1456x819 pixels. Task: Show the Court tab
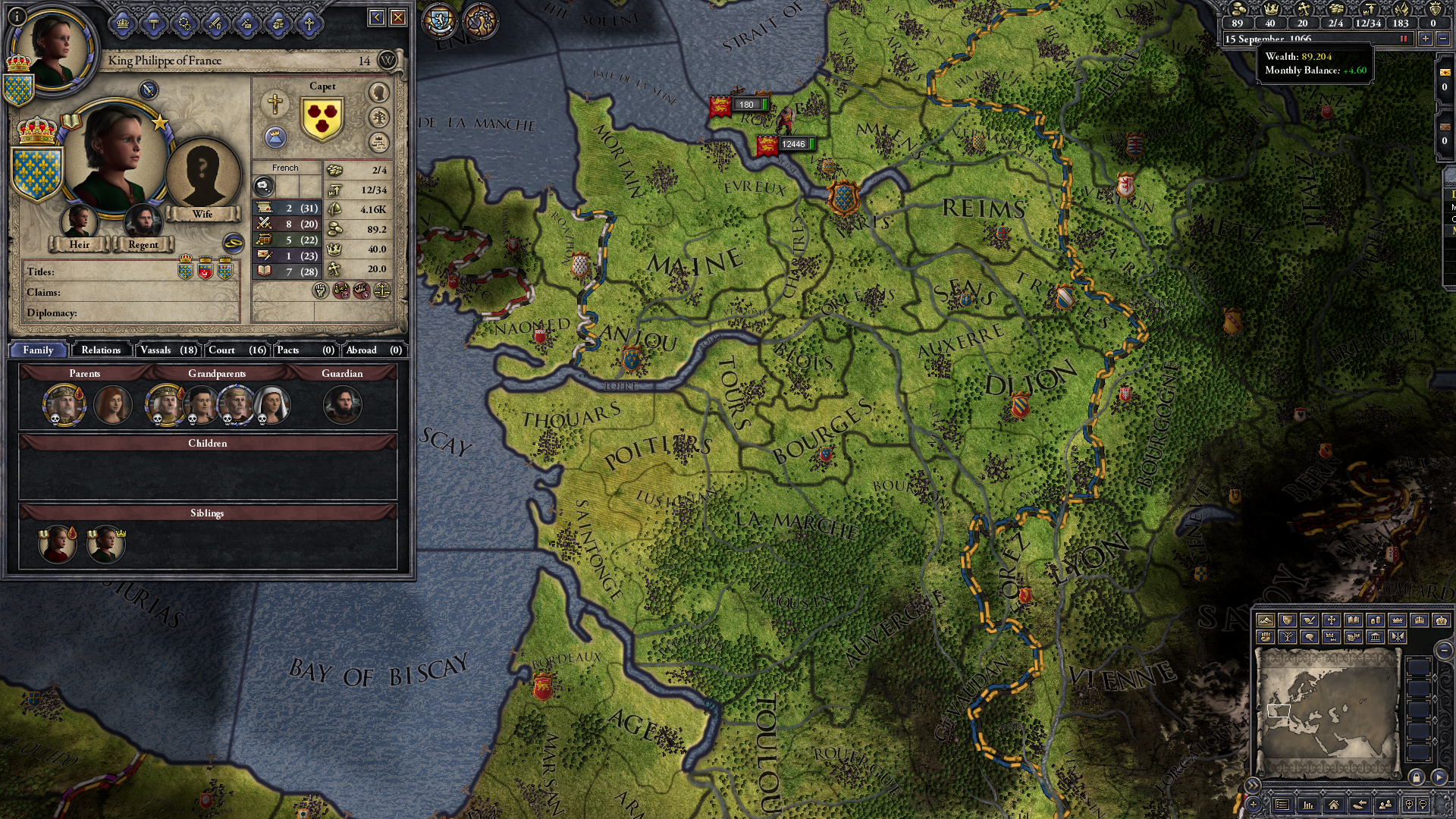pyautogui.click(x=237, y=350)
